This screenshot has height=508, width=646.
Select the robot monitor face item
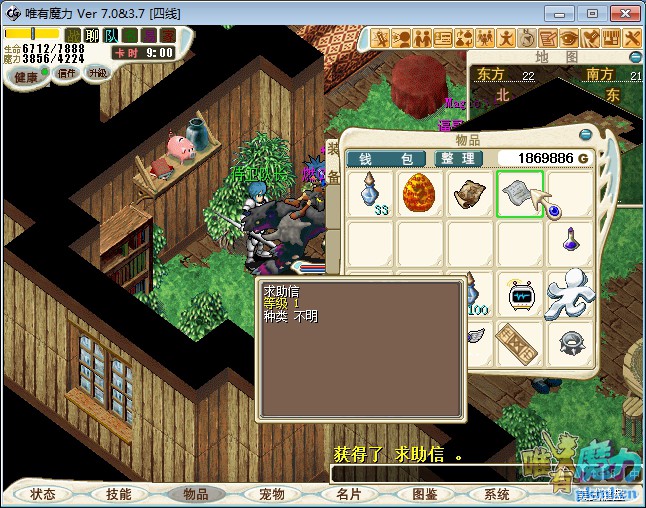point(520,294)
